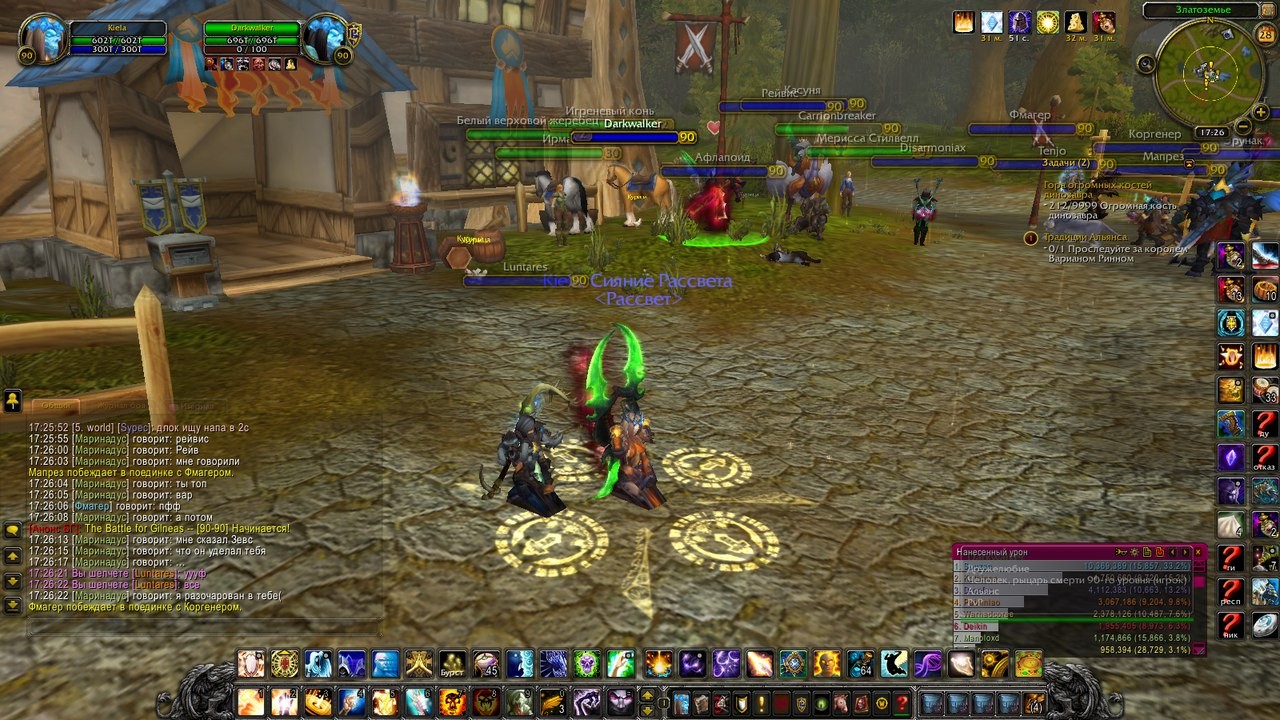
Task: Zoom out on the minimap
Action: (1243, 127)
